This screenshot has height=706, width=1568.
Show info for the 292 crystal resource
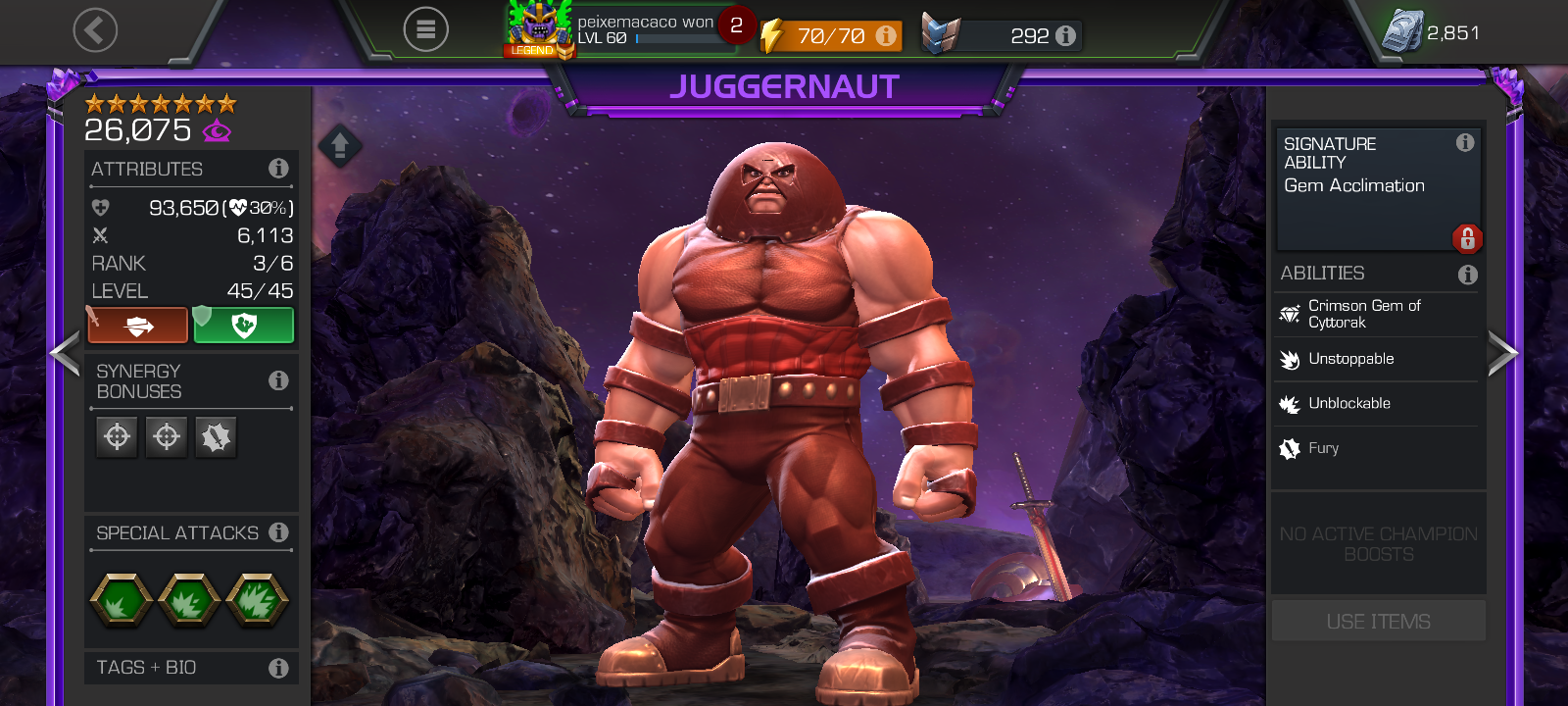[x=1066, y=36]
